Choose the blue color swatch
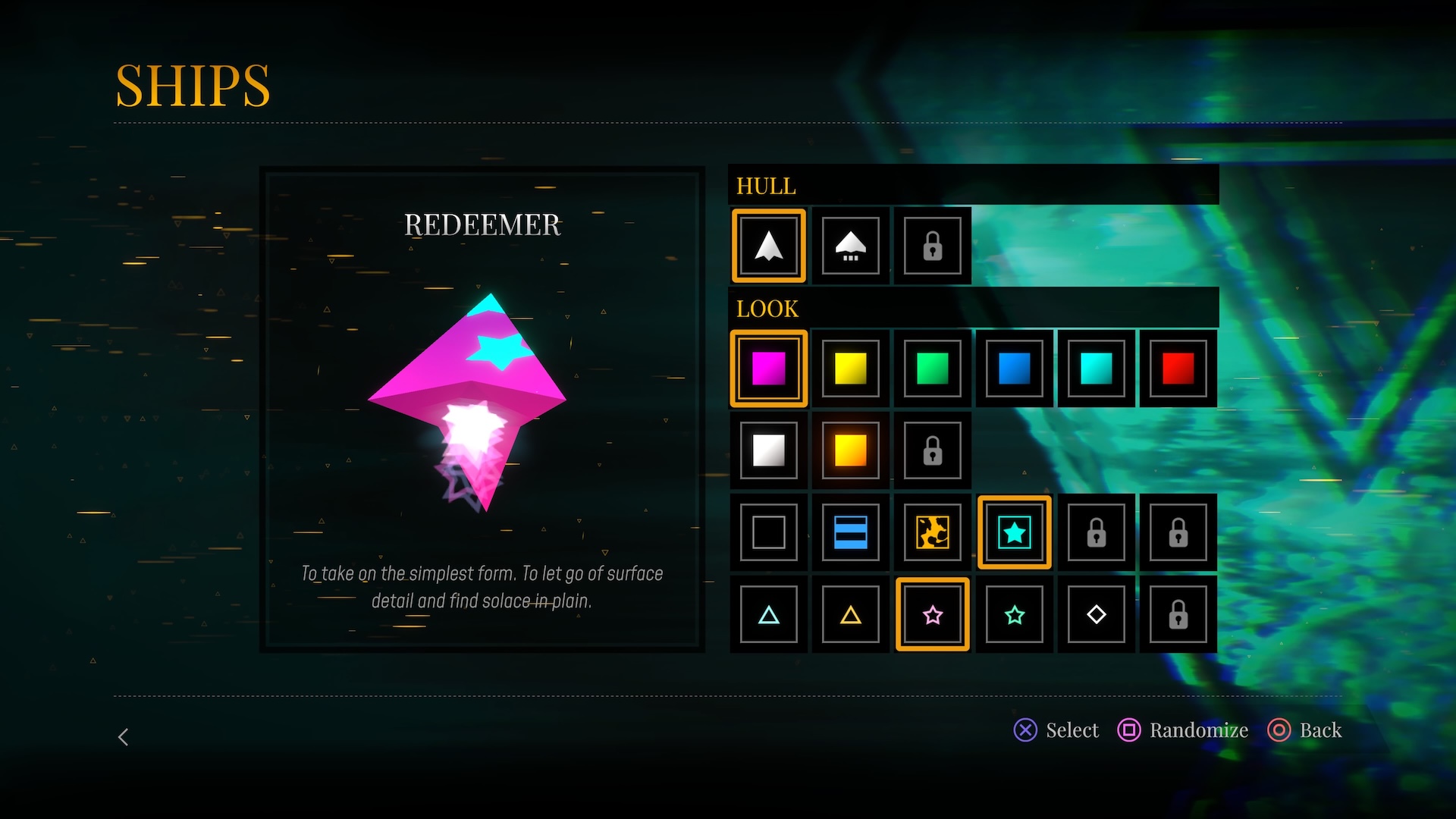The height and width of the screenshot is (819, 1456). [1014, 369]
